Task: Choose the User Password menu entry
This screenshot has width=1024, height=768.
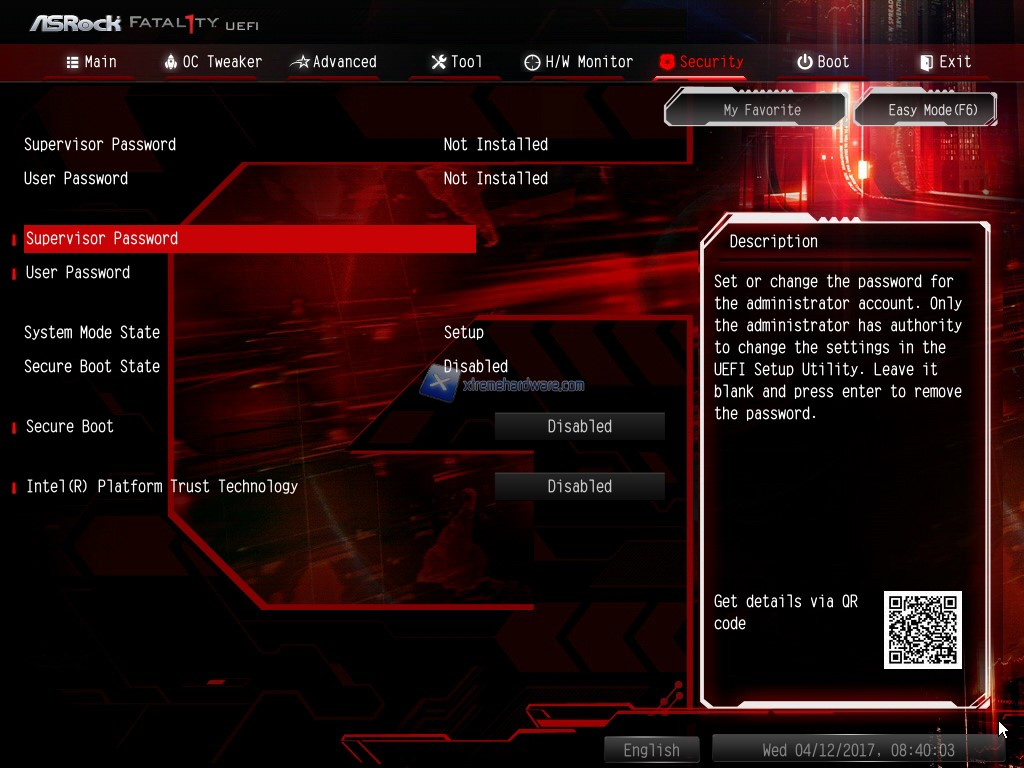Action: coord(78,273)
